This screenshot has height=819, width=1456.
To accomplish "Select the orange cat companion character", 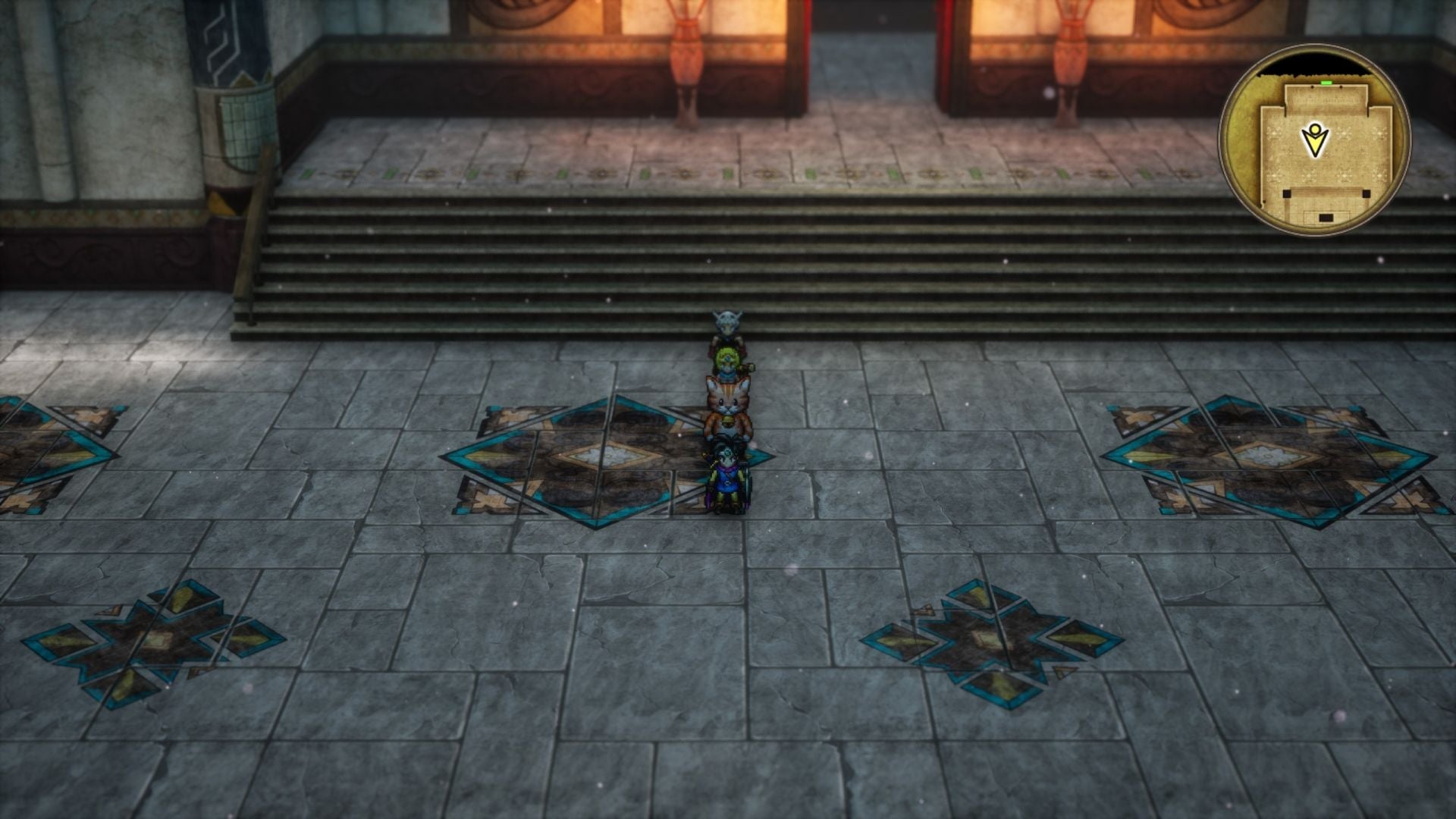I will click(x=728, y=402).
